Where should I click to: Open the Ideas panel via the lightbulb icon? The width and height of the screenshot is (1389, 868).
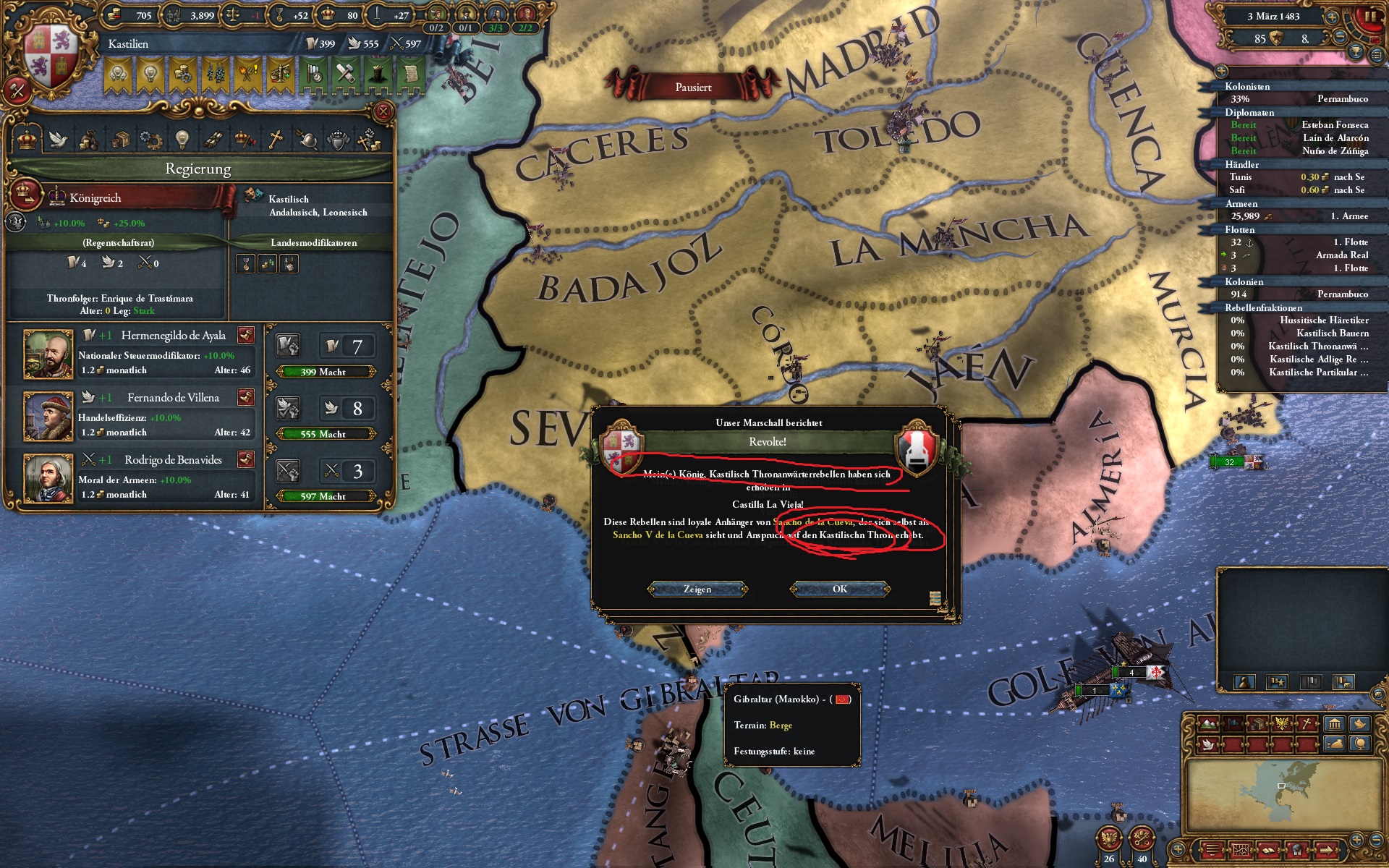click(x=182, y=137)
